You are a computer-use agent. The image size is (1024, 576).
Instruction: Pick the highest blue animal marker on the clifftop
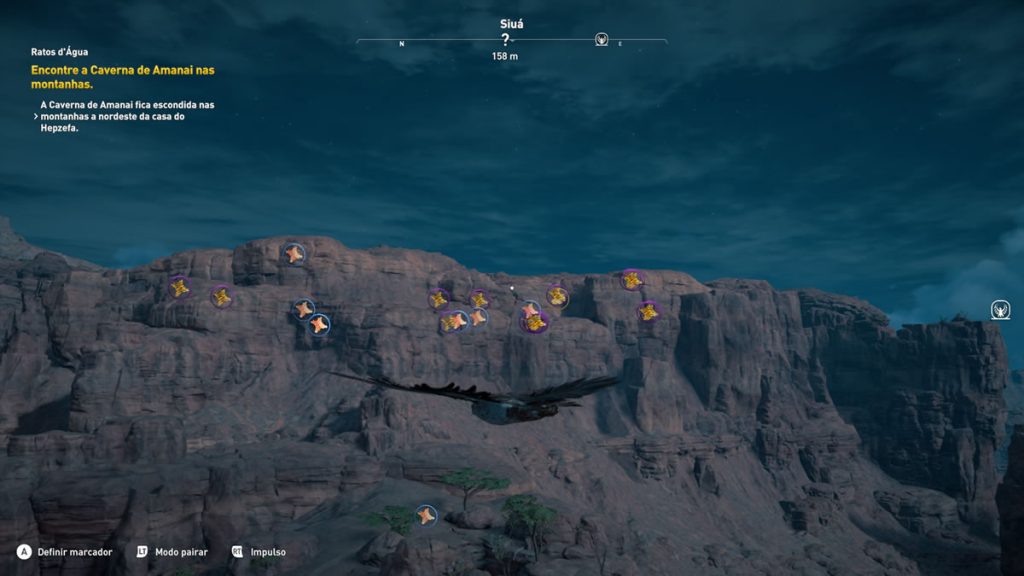point(293,253)
